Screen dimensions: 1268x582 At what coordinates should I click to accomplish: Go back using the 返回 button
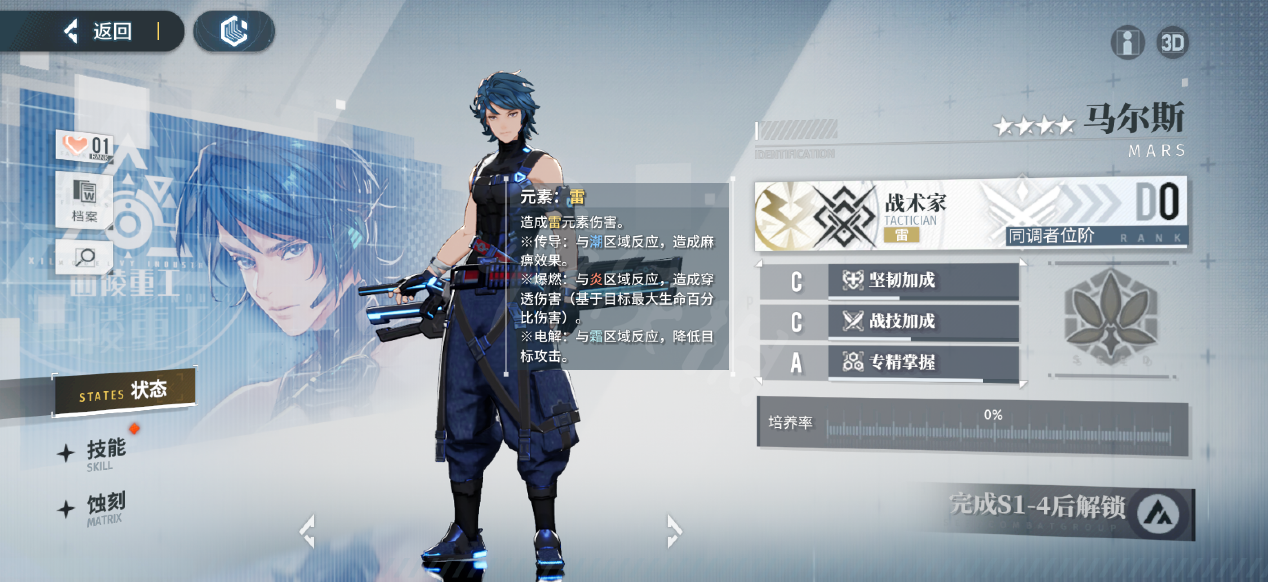[100, 31]
